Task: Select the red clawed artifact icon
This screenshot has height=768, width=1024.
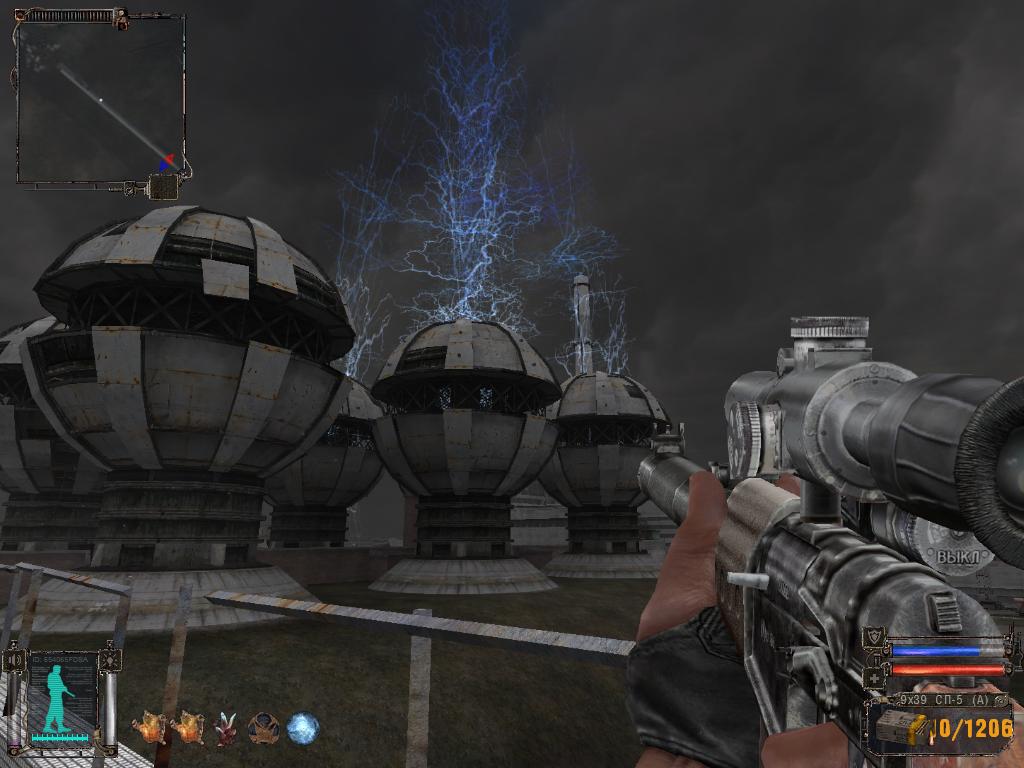Action: [226, 728]
